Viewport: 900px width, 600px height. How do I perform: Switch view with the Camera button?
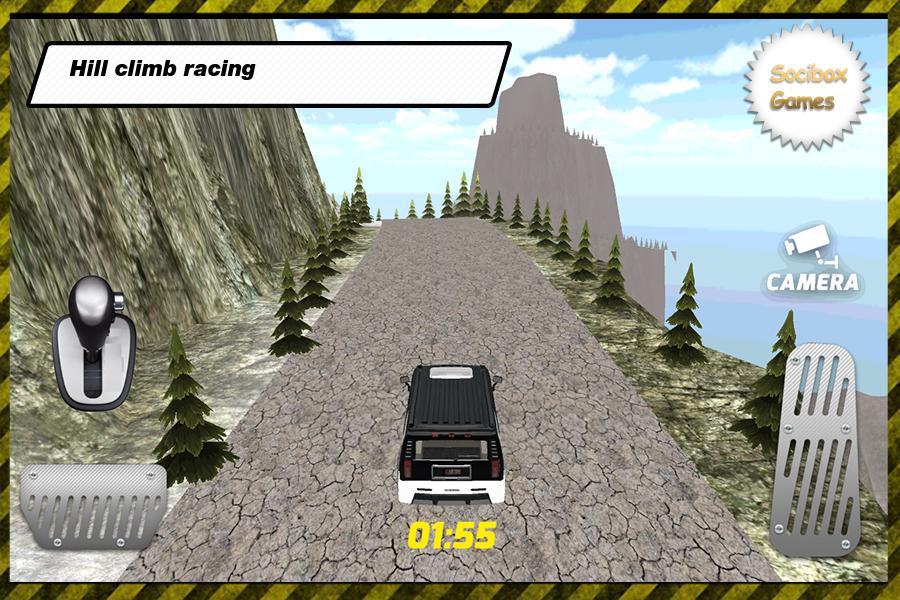click(x=812, y=264)
